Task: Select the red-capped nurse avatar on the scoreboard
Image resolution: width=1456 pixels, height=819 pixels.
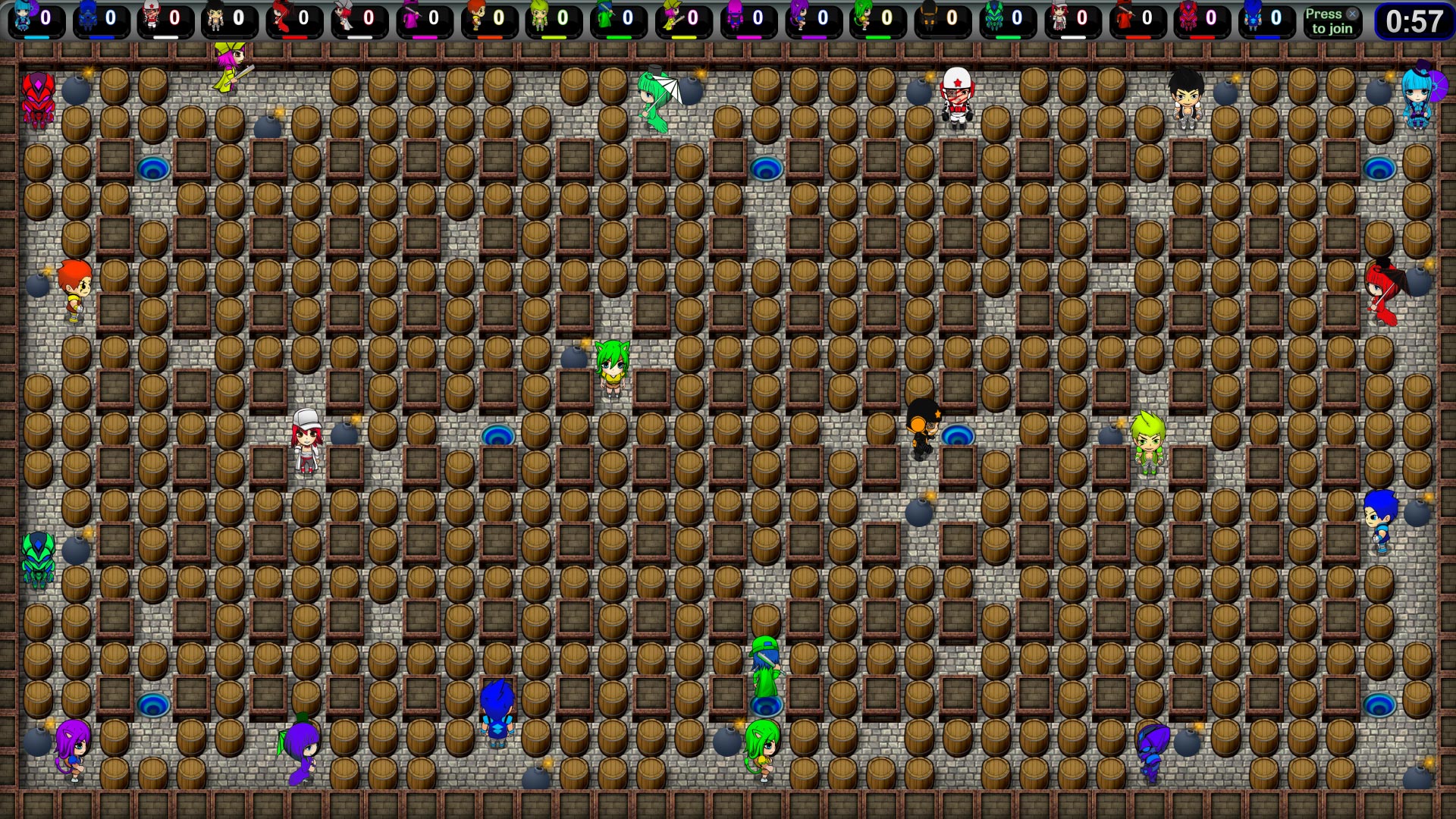Action: (150, 15)
